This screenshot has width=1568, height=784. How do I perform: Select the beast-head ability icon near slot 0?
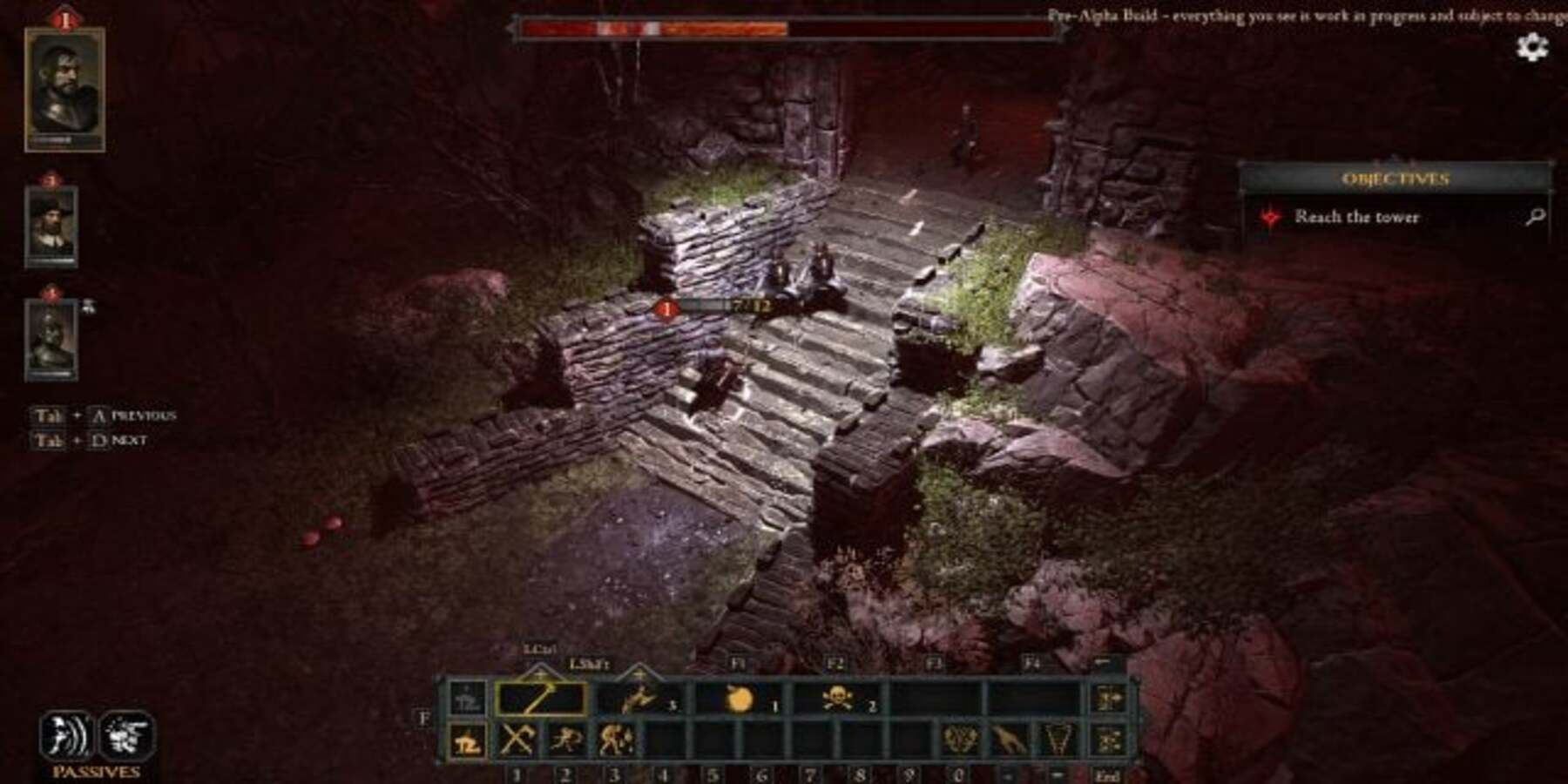pyautogui.click(x=958, y=739)
